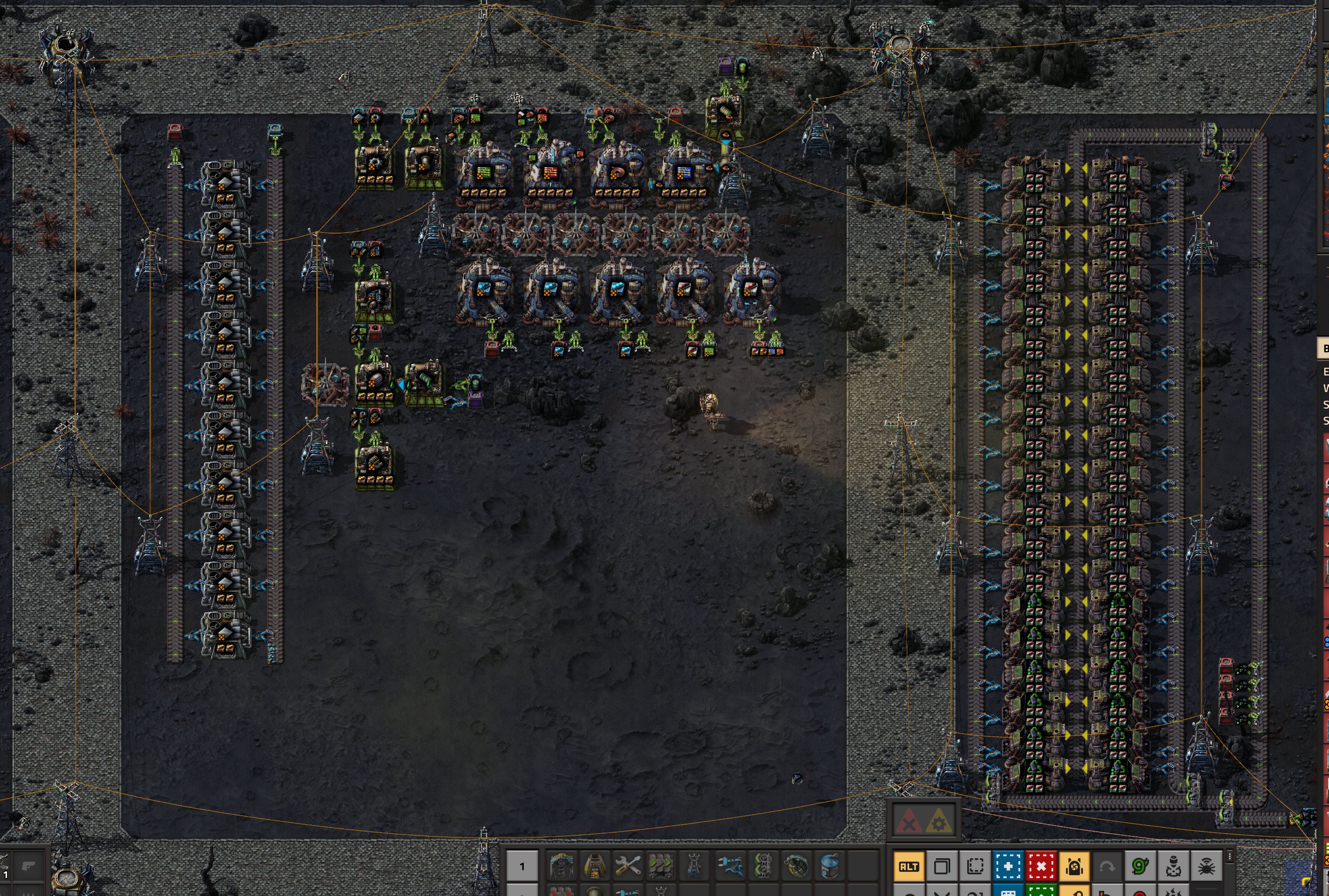Toggle the personal roboport backpack shortcut
This screenshot has height=896, width=1329.
[1074, 866]
